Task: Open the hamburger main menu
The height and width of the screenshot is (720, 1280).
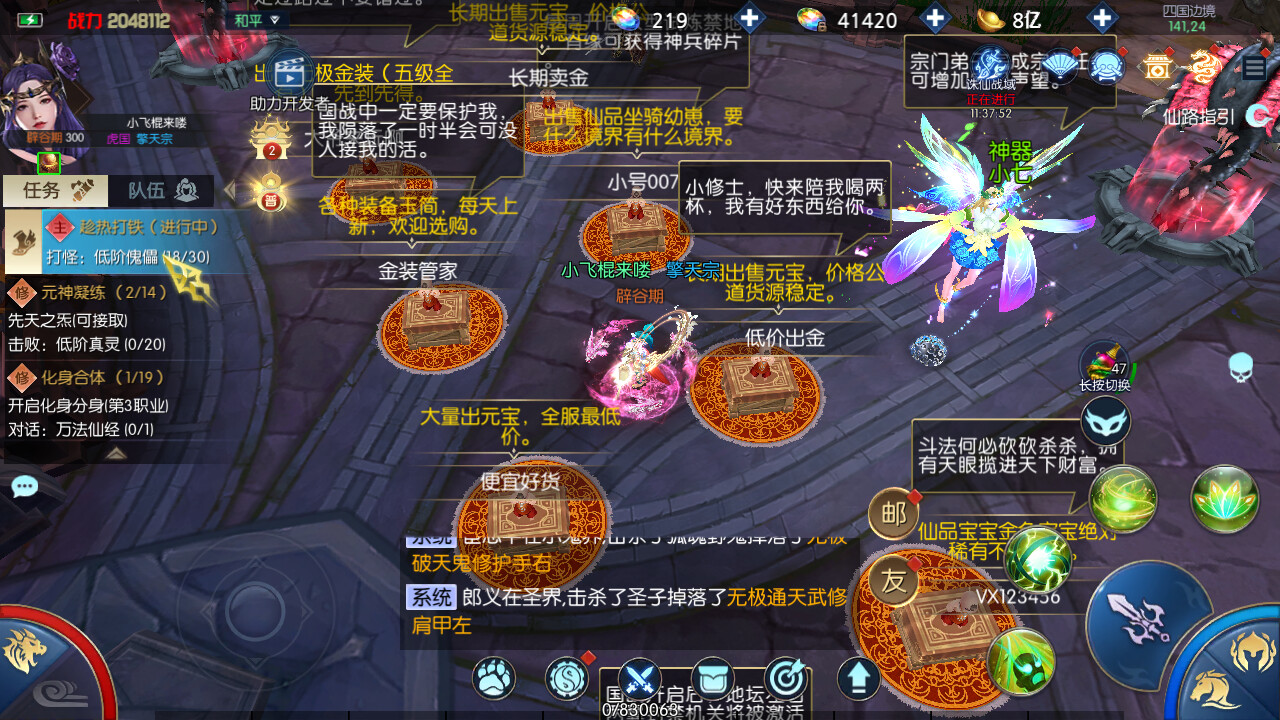Action: [x=1254, y=68]
